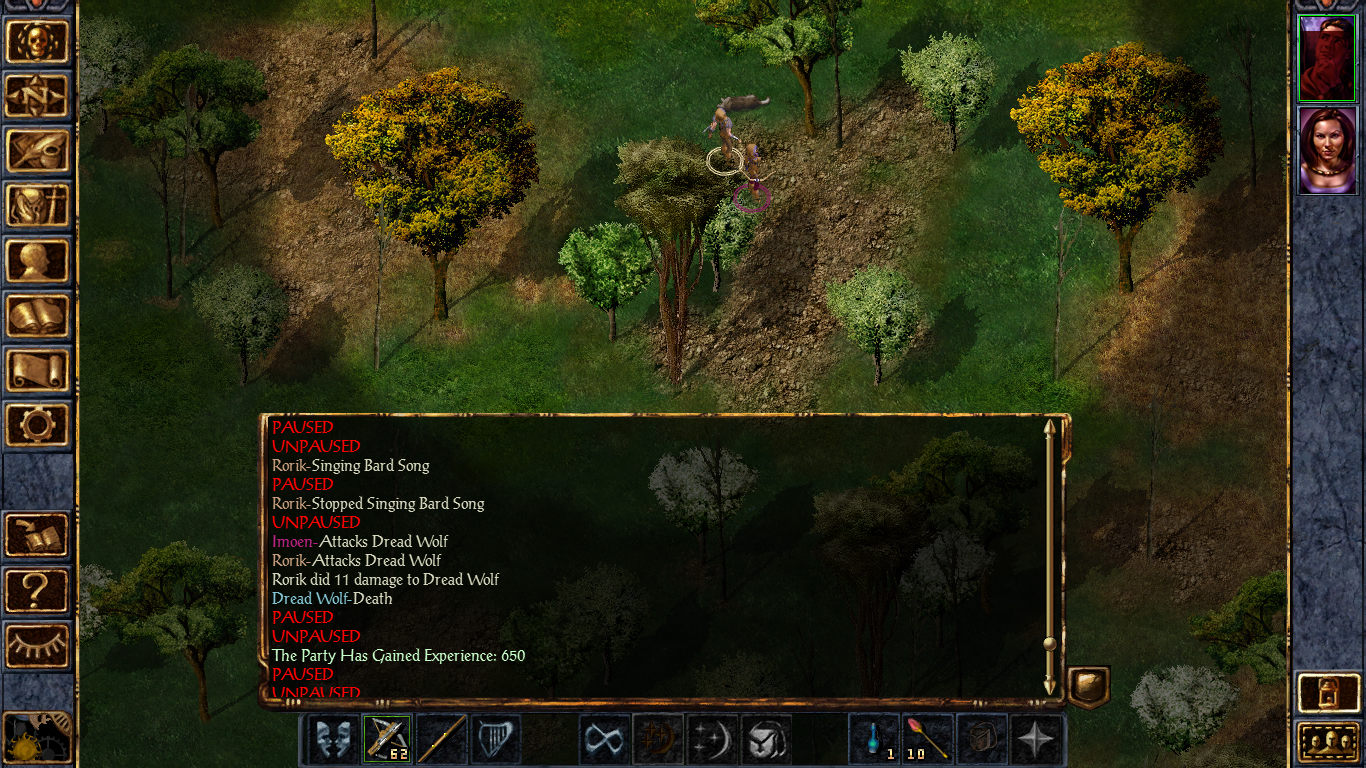This screenshot has width=1366, height=768.
Task: Equip the quarterstaff weapon slot
Action: tap(441, 740)
